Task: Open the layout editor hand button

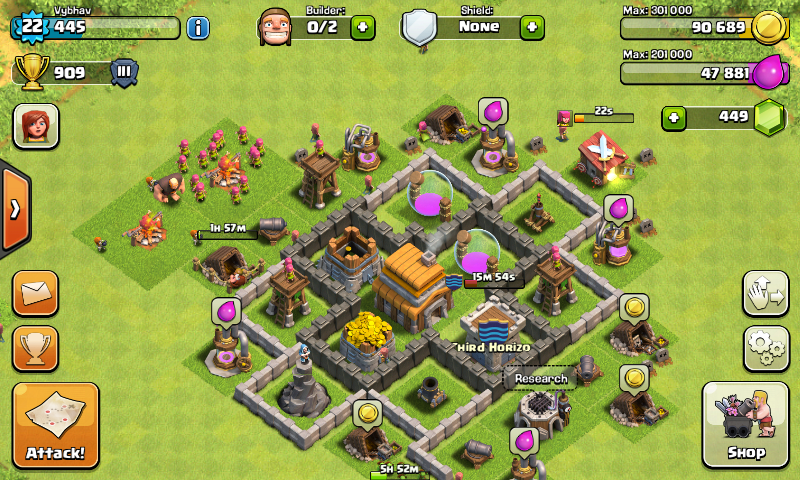Action: coord(766,293)
